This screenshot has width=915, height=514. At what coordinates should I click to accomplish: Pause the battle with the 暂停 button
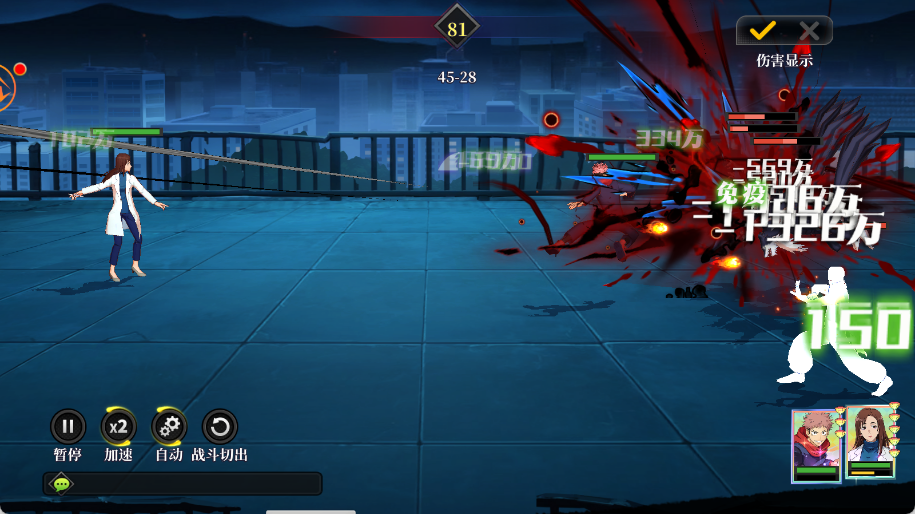pyautogui.click(x=68, y=427)
